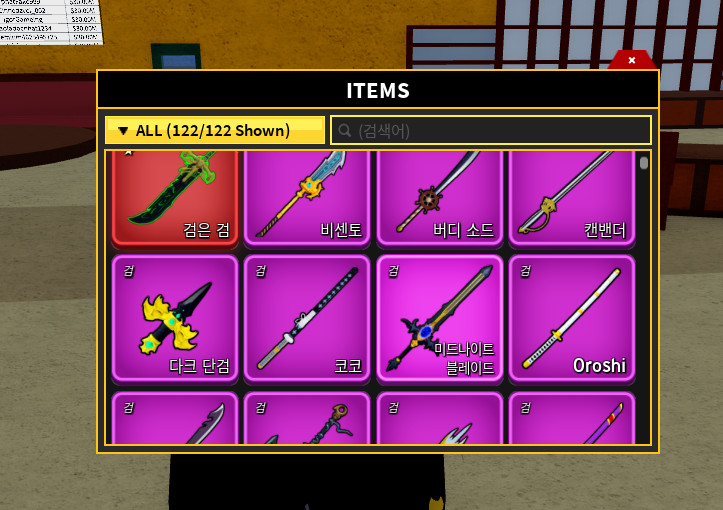Viewport: 723px width, 510px height.
Task: Select the 버디 소드 slot
Action: coord(440,197)
